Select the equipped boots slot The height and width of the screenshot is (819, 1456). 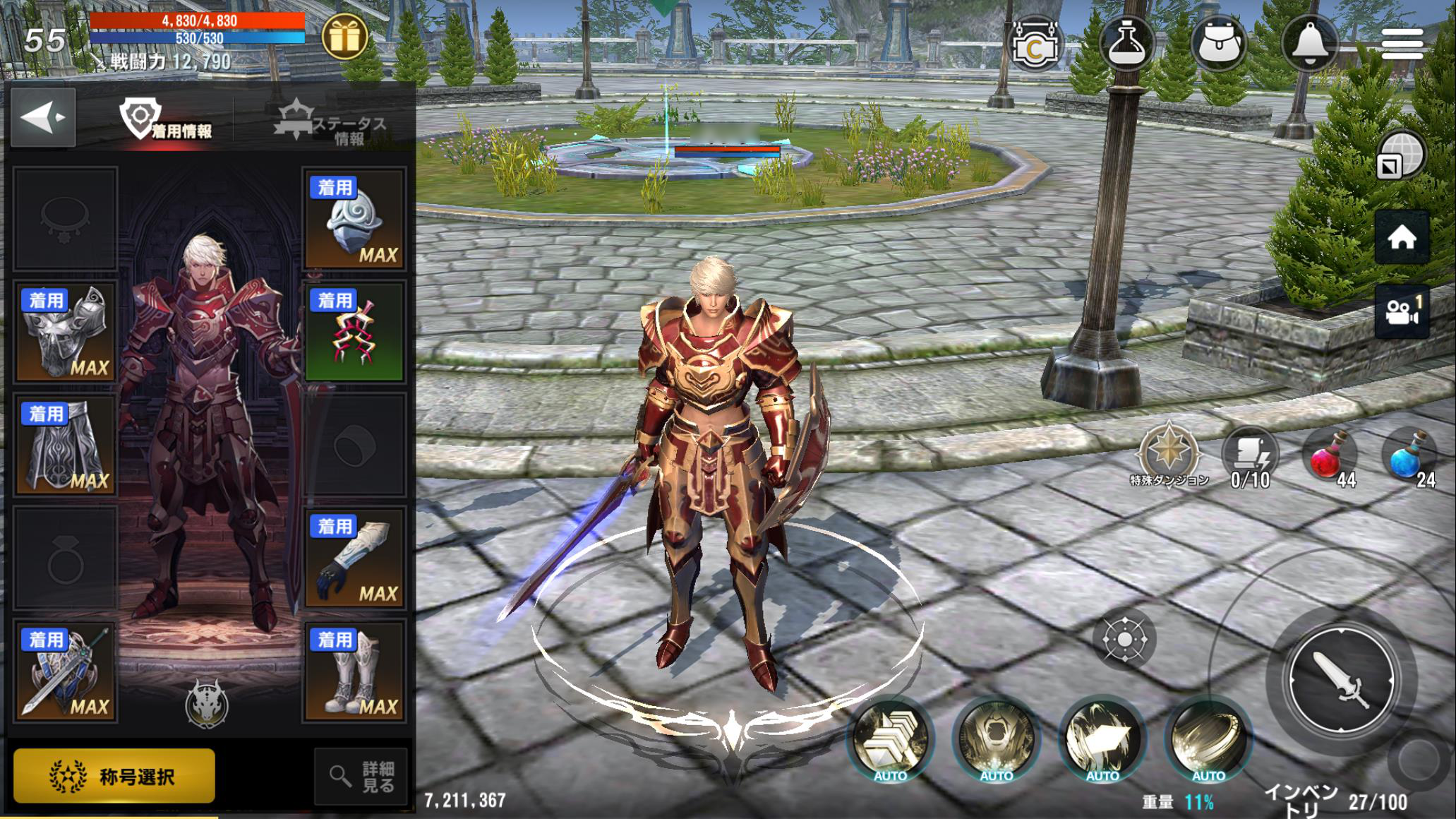pos(354,671)
